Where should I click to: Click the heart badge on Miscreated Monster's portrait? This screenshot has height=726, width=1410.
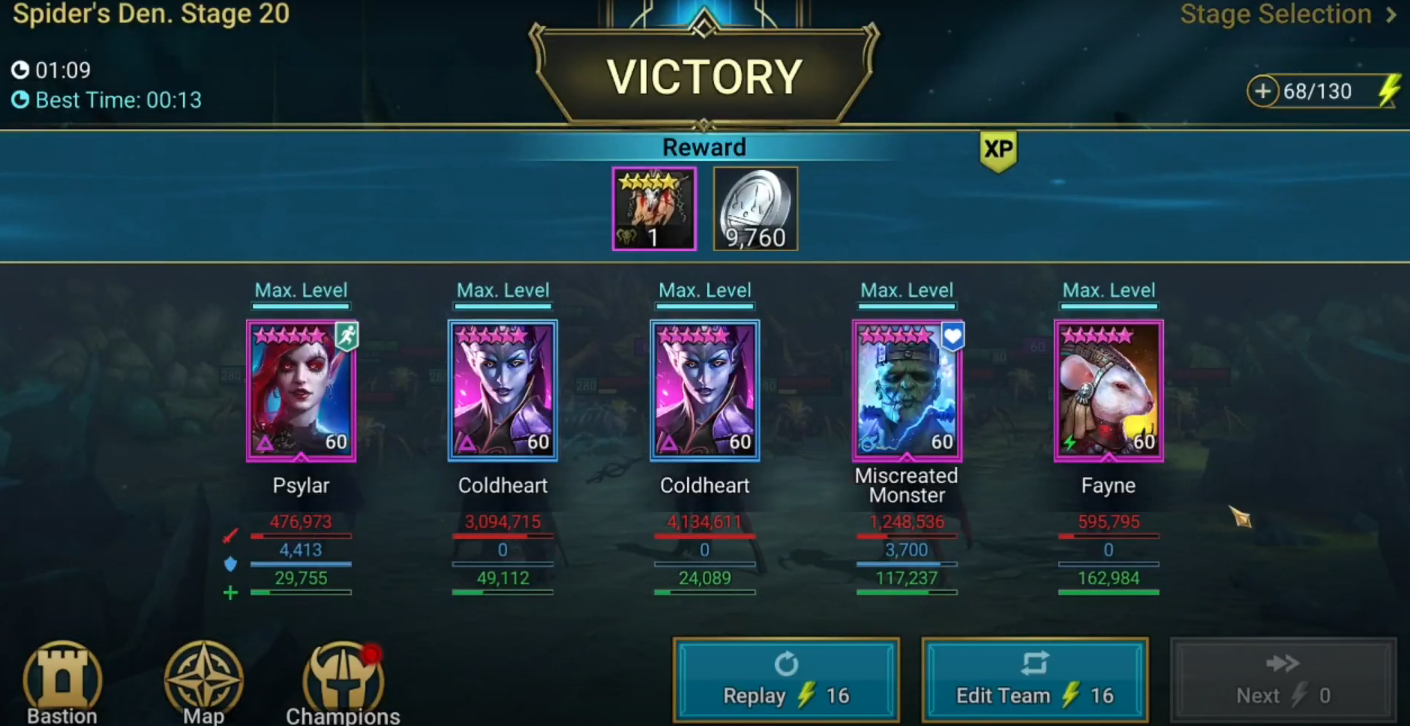[x=952, y=337]
